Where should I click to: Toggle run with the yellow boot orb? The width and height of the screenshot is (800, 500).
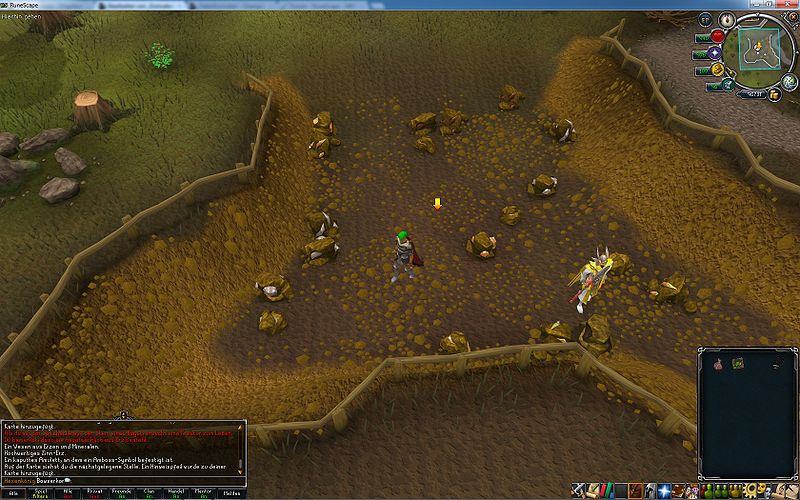pos(717,71)
